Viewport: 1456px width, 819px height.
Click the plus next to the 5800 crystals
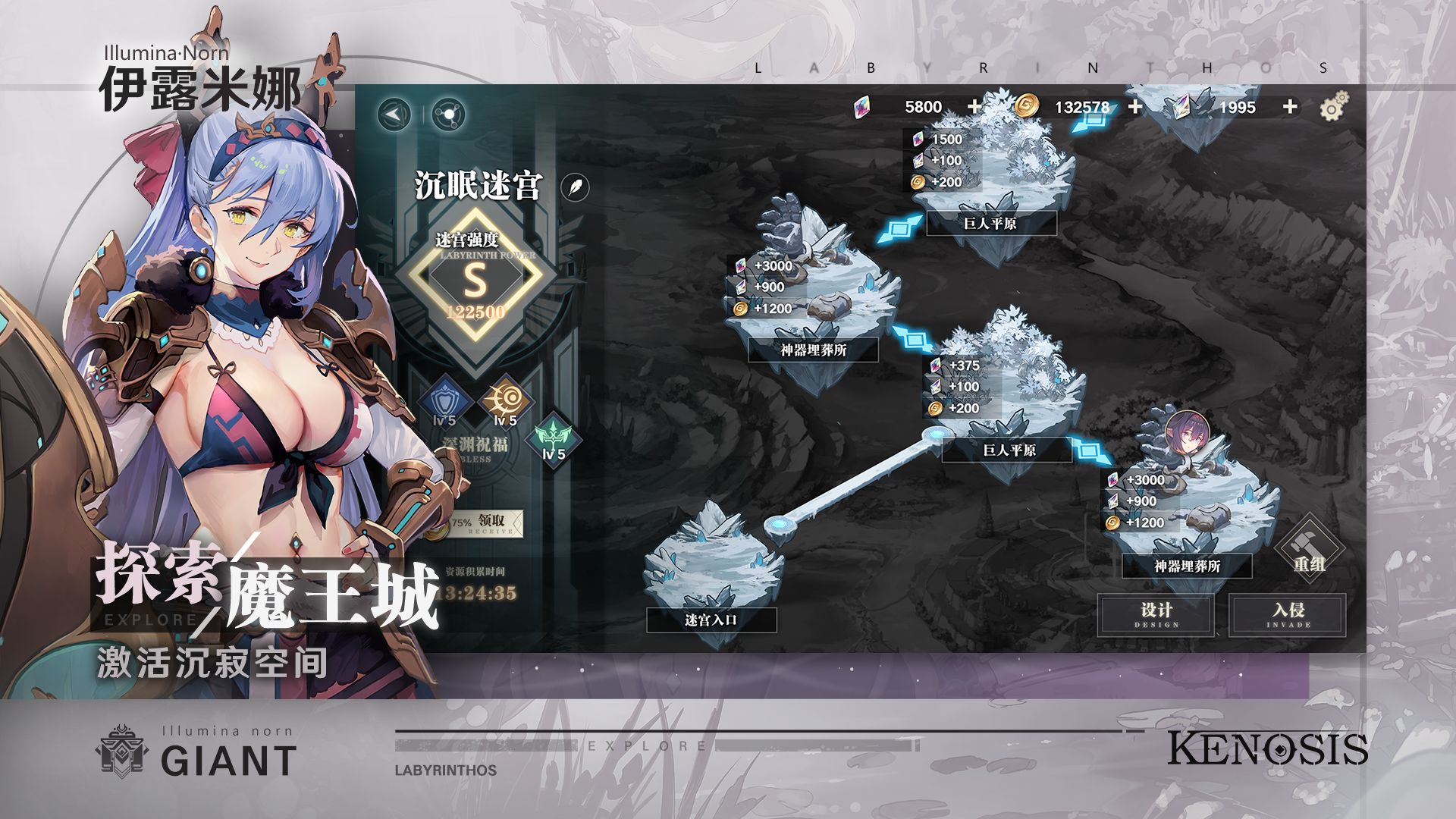(x=974, y=106)
